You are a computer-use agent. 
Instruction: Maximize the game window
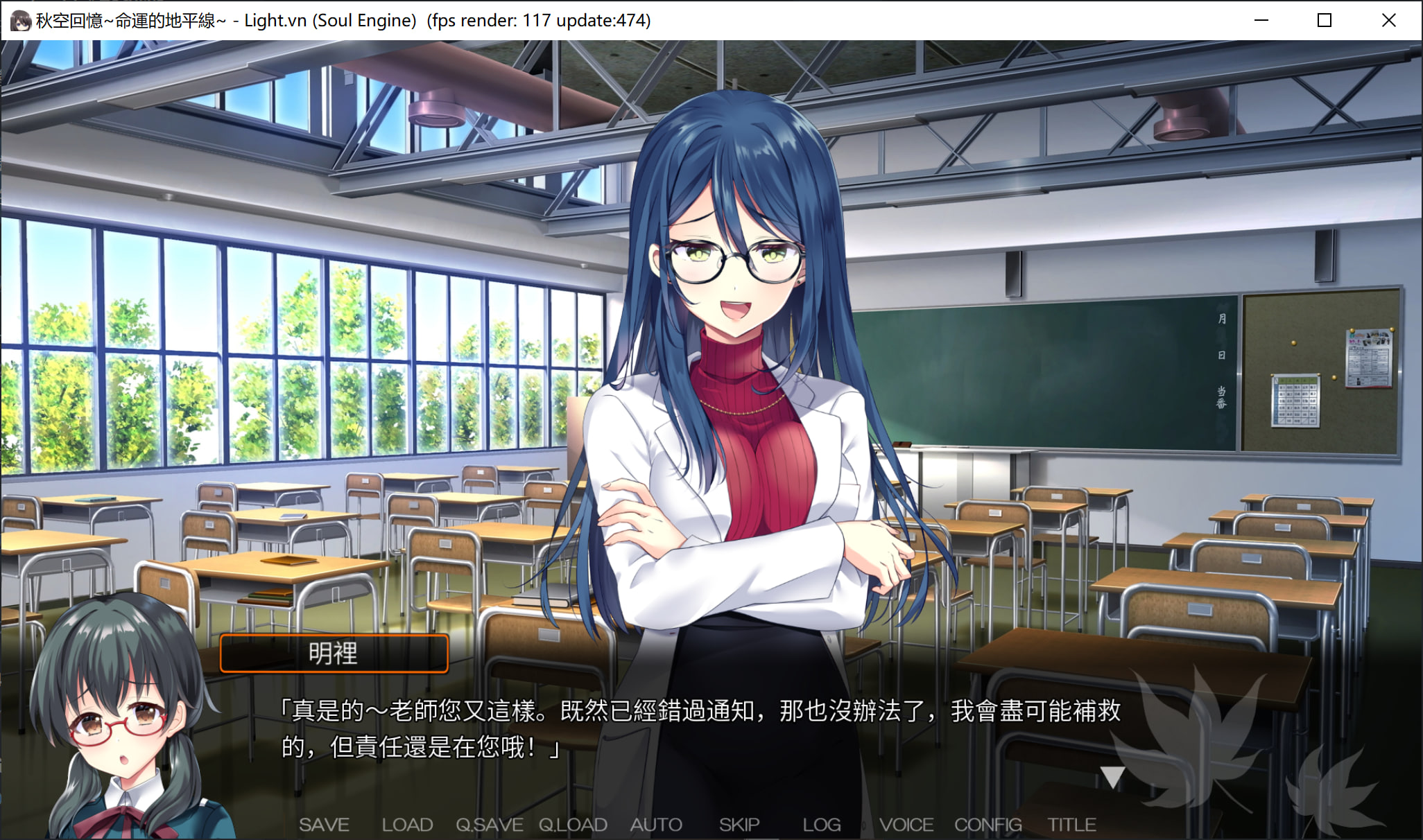[x=1325, y=20]
